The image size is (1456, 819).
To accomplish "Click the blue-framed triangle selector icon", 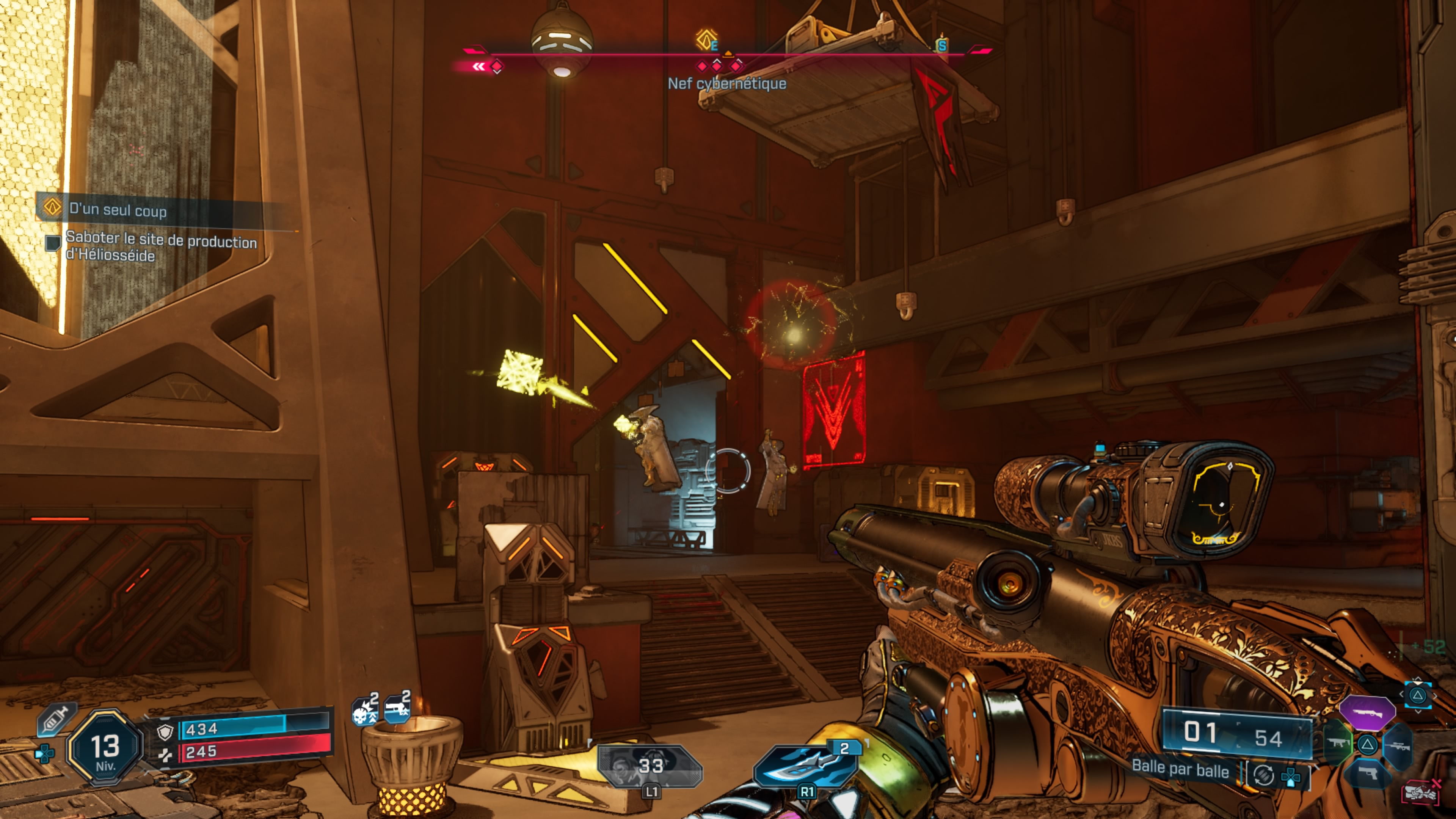I will pyautogui.click(x=1417, y=695).
